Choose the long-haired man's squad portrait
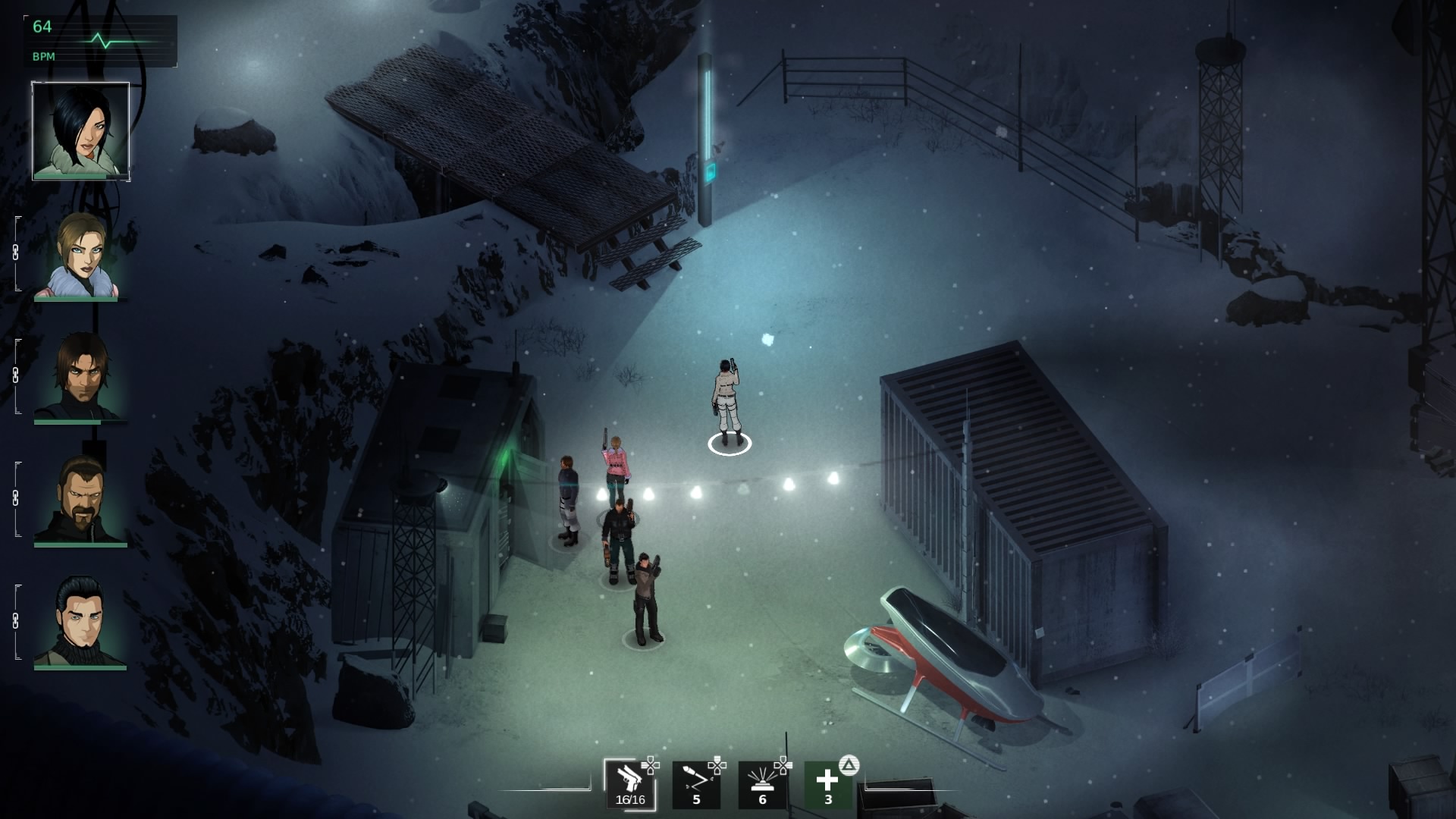 click(80, 377)
